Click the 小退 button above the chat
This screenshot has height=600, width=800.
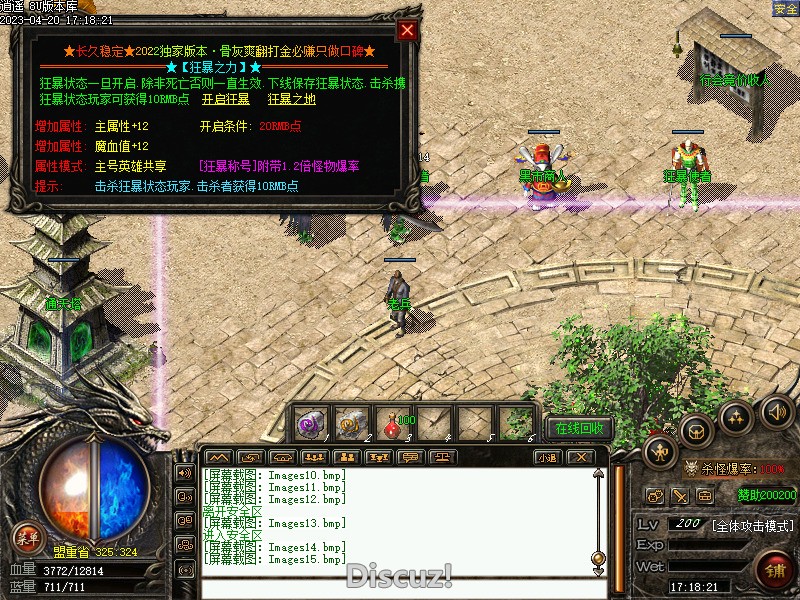pyautogui.click(x=546, y=457)
